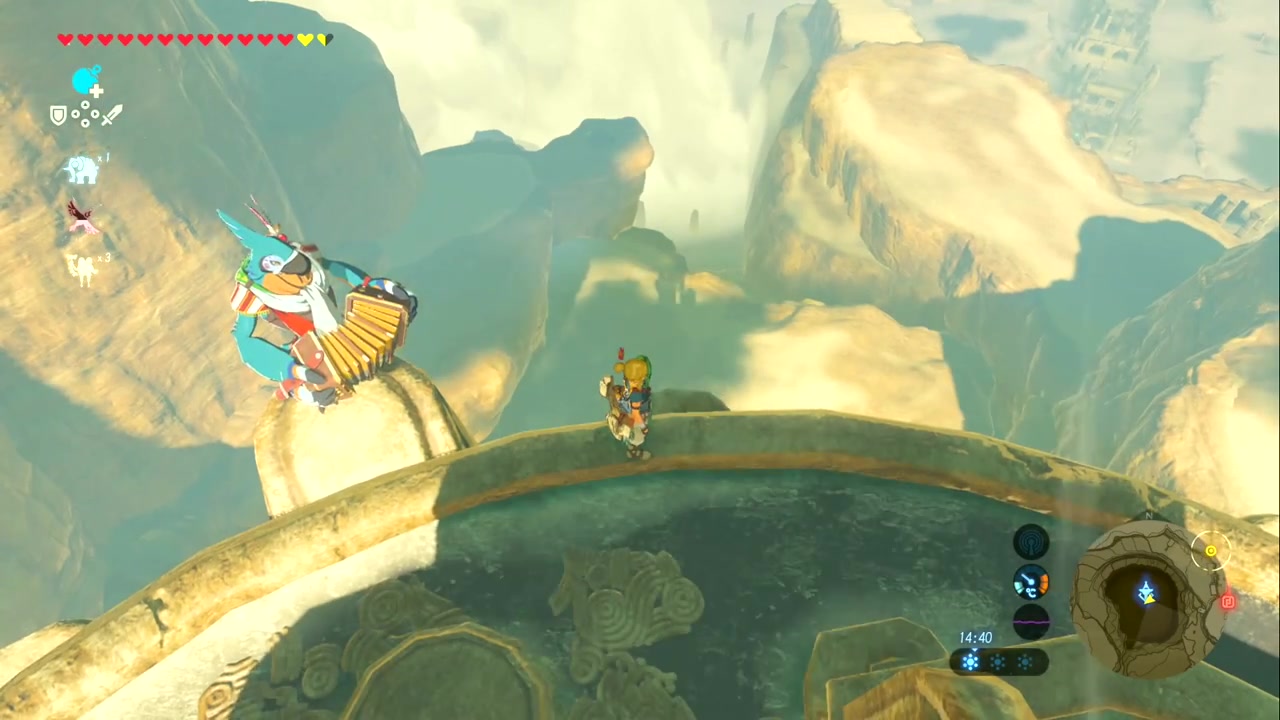
Task: Toggle the yellow temporary heart at row end
Action: click(322, 40)
